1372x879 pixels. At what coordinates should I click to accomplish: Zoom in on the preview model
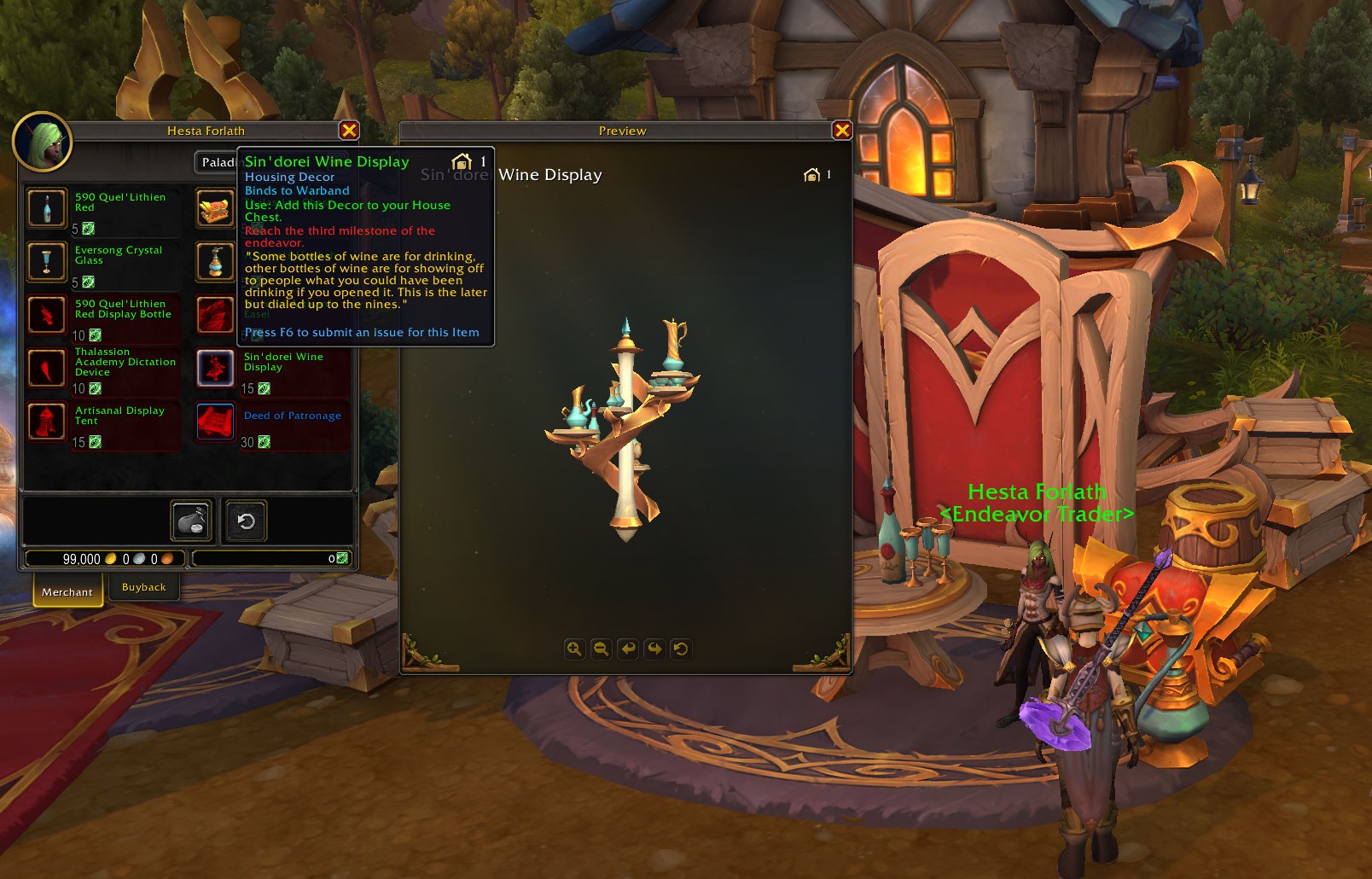click(x=574, y=649)
